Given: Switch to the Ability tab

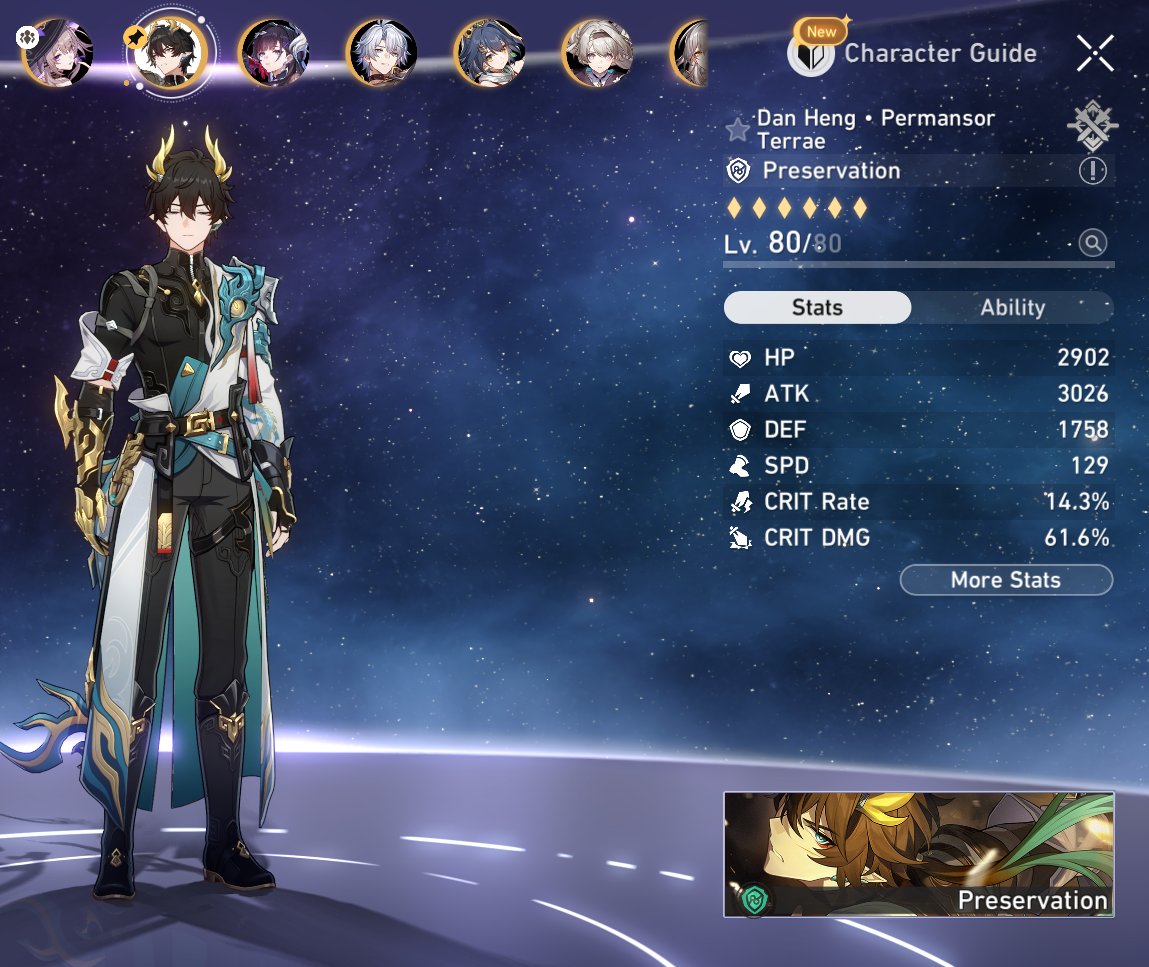Looking at the screenshot, I should [1012, 308].
